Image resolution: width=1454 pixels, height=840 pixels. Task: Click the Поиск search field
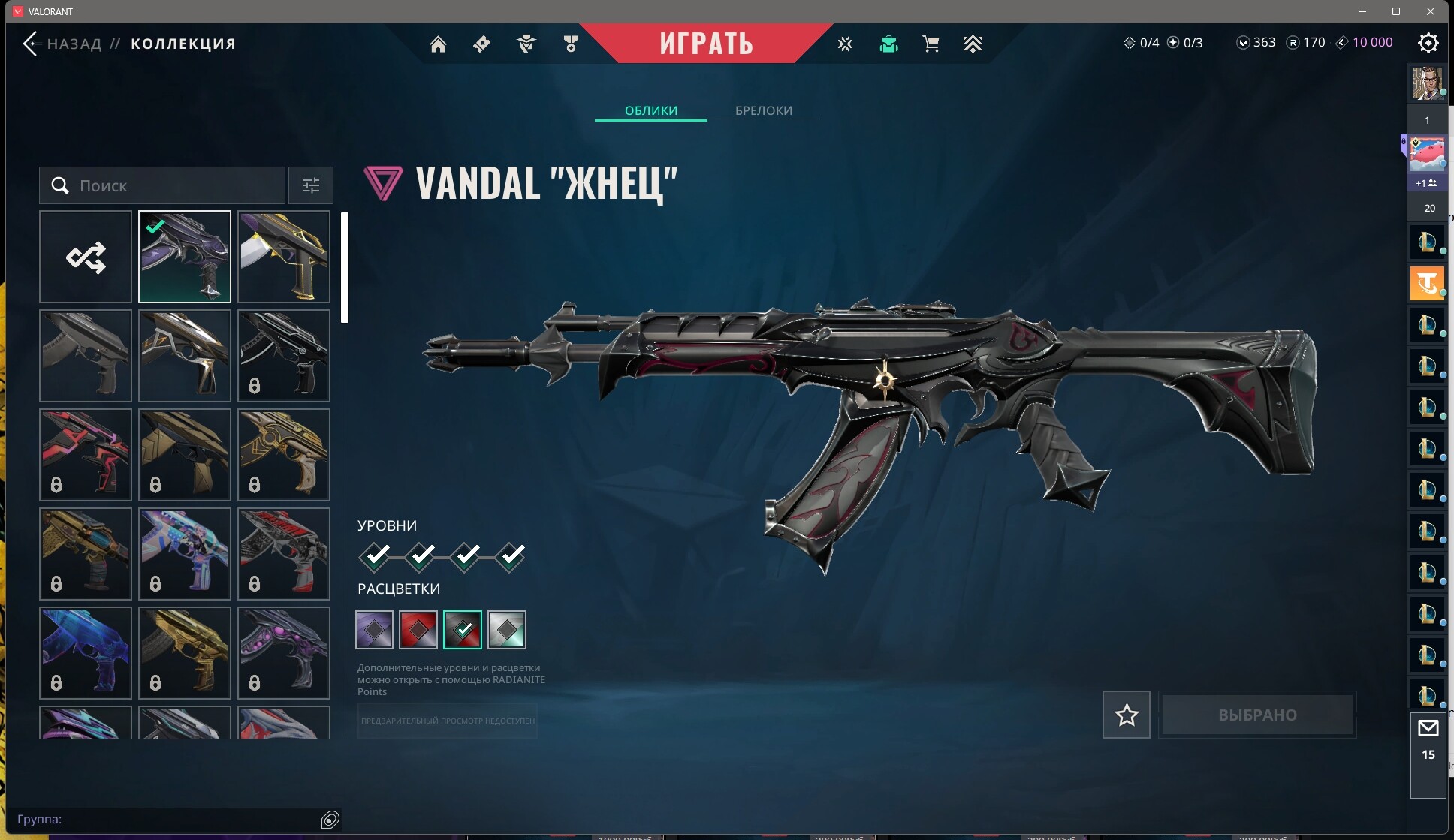[x=161, y=185]
